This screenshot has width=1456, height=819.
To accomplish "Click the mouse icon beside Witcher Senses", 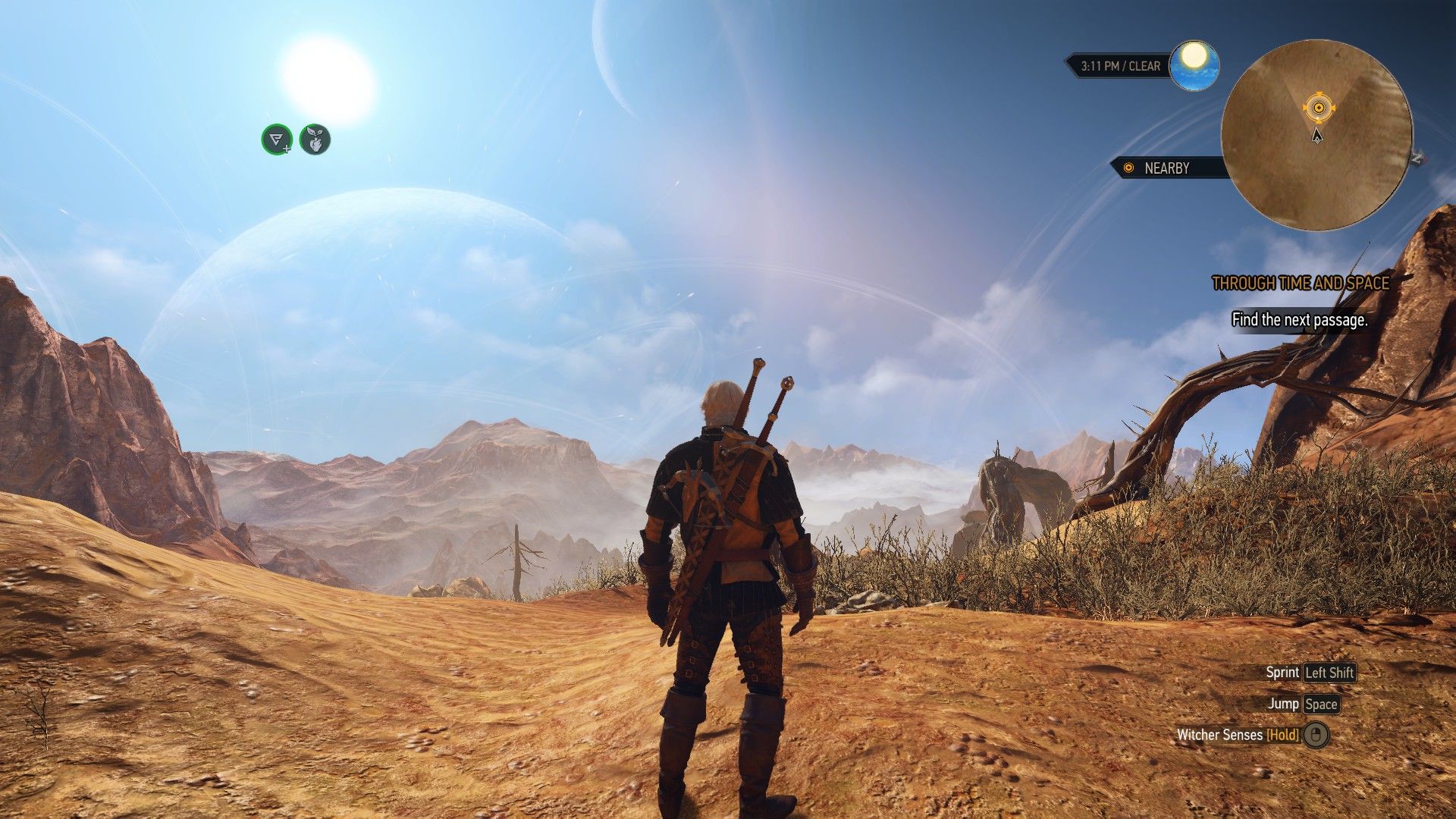I will (x=1316, y=735).
